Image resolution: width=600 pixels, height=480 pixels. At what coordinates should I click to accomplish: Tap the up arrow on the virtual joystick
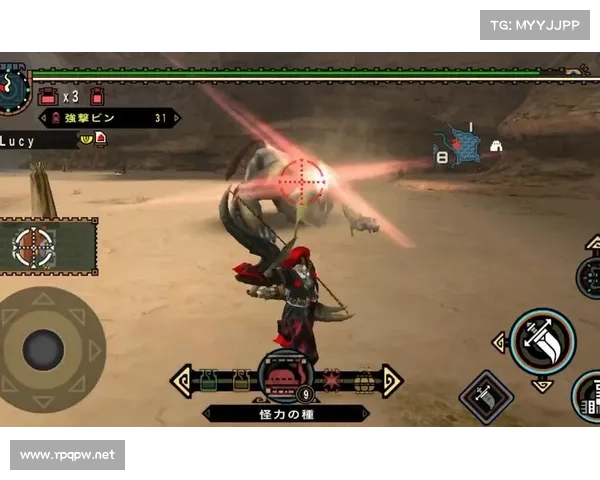(x=43, y=298)
